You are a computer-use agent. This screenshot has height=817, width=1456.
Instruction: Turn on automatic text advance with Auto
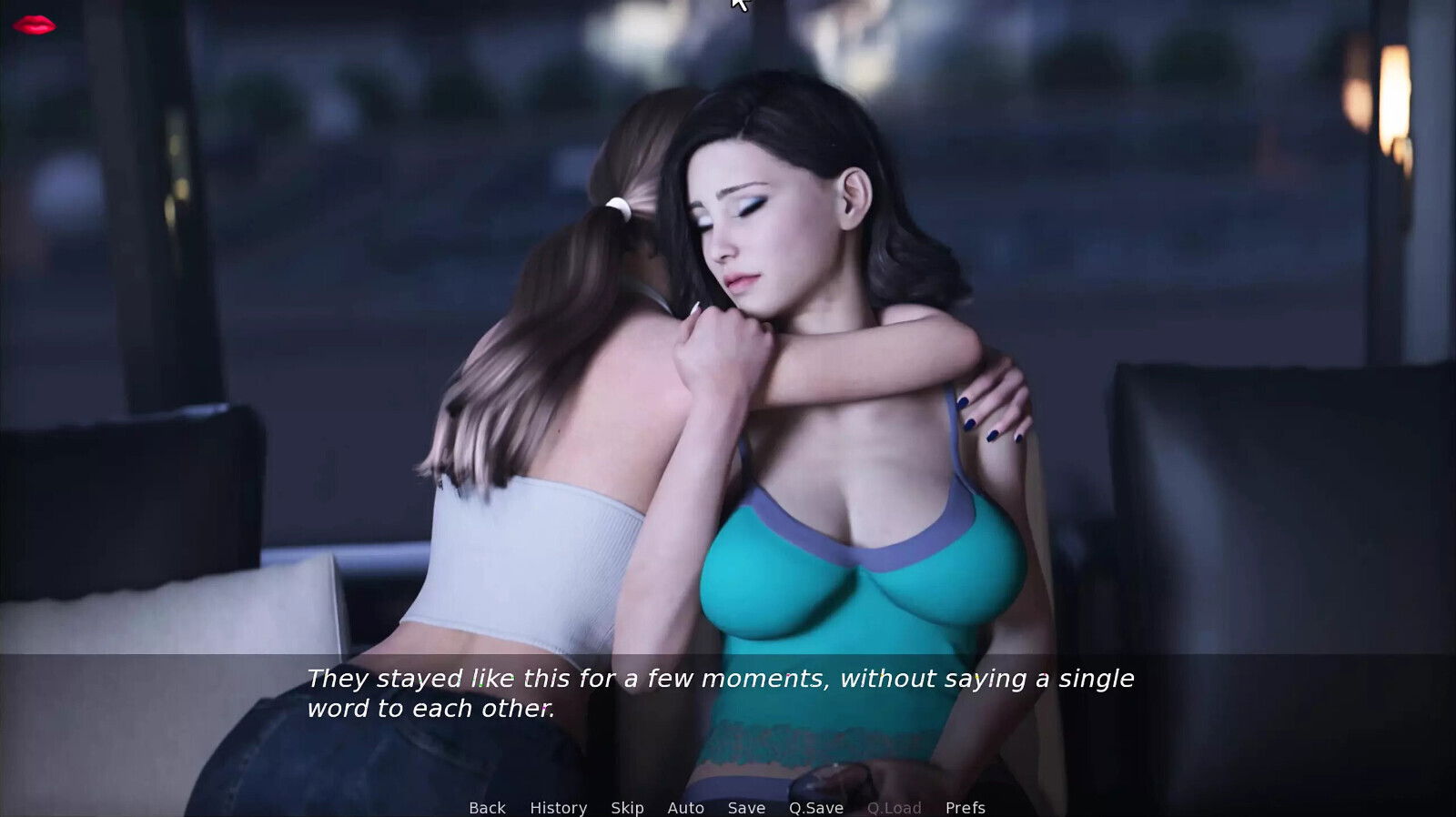pos(685,808)
